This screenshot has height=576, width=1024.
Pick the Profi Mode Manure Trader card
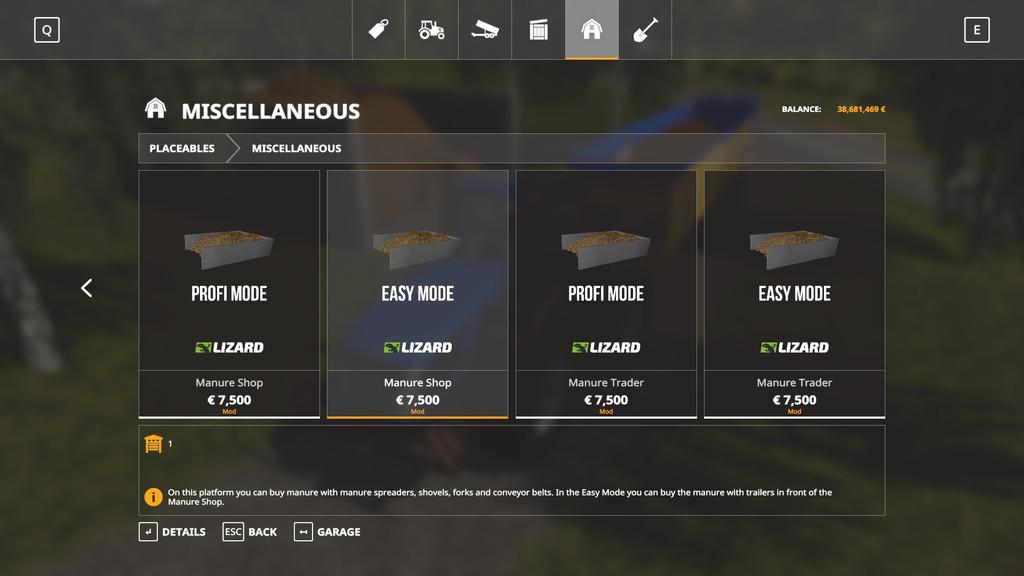[606, 293]
